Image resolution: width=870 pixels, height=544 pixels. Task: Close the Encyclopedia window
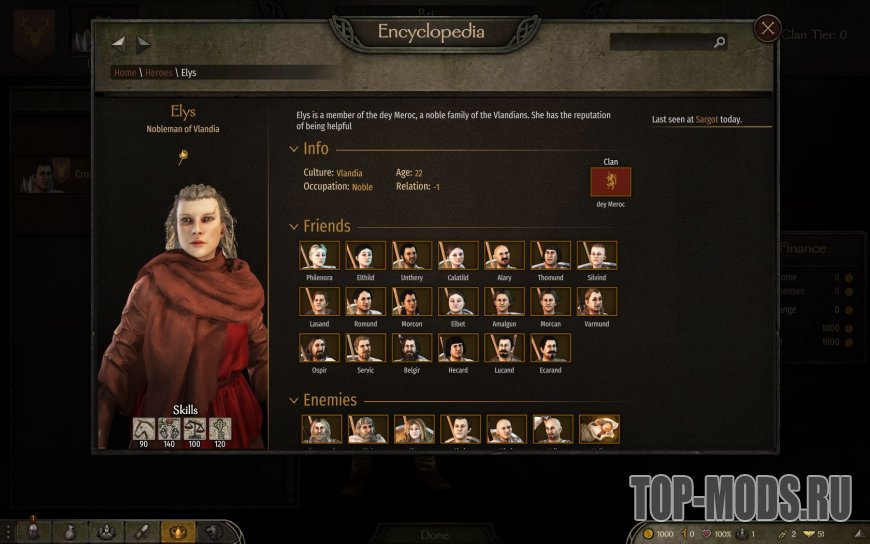click(x=767, y=28)
